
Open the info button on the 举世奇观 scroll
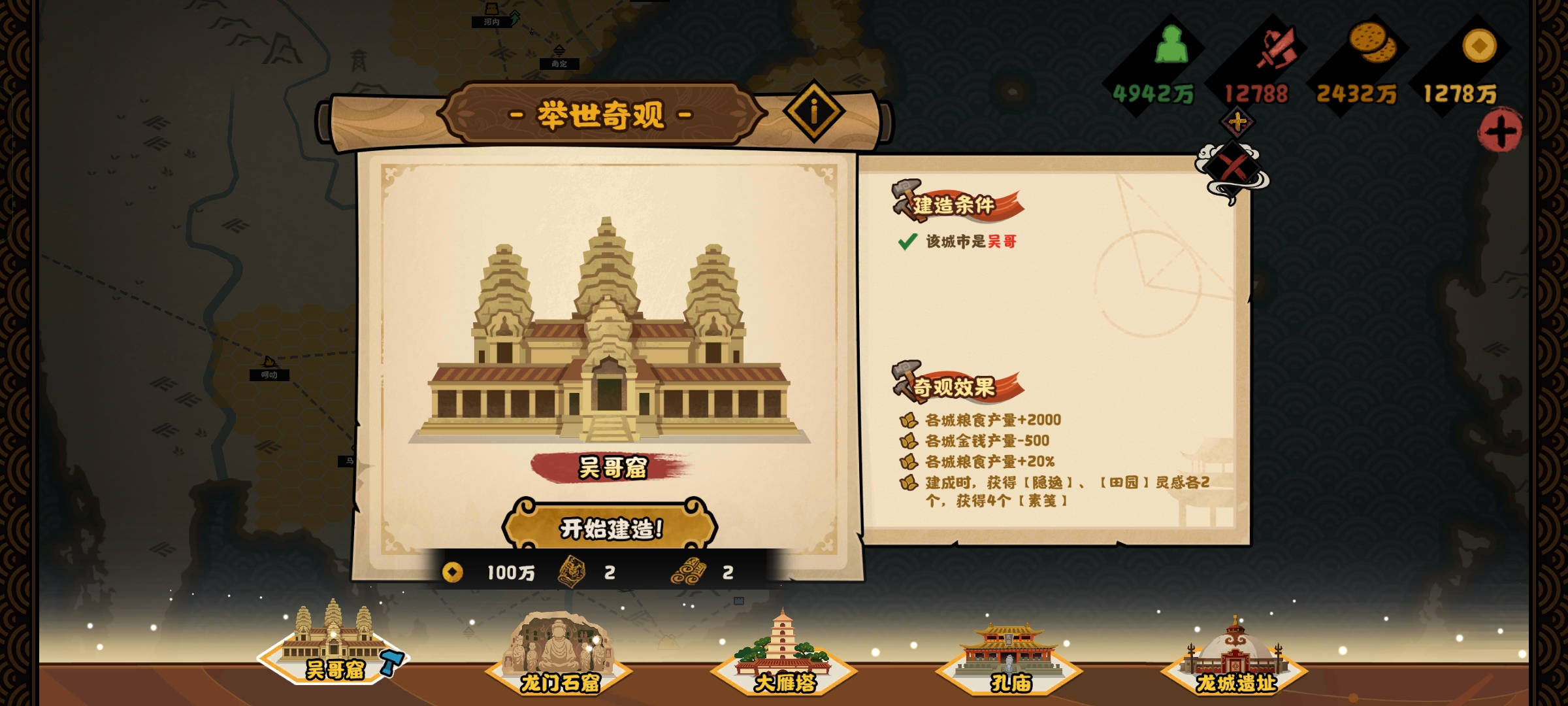coord(813,112)
